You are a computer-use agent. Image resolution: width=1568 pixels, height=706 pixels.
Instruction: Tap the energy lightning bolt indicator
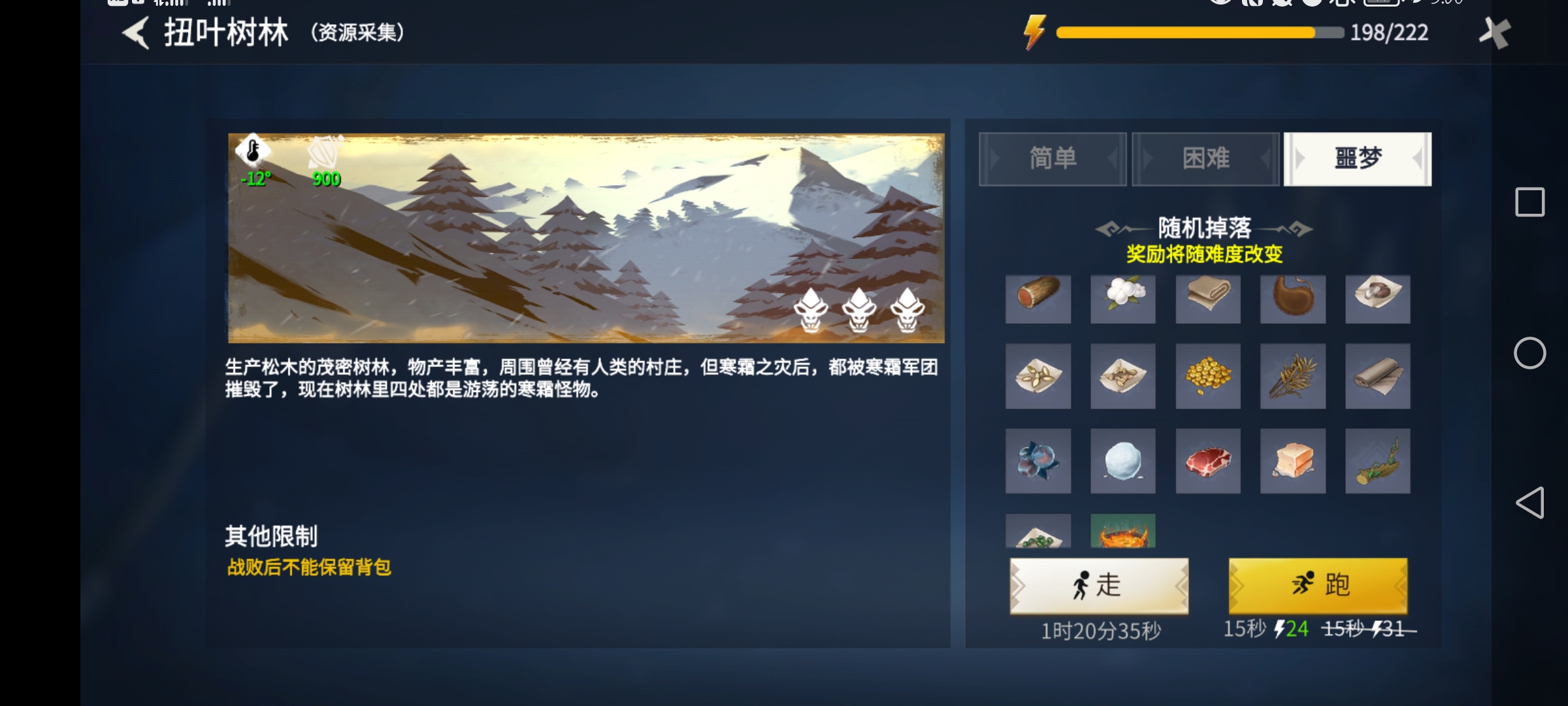(1034, 31)
